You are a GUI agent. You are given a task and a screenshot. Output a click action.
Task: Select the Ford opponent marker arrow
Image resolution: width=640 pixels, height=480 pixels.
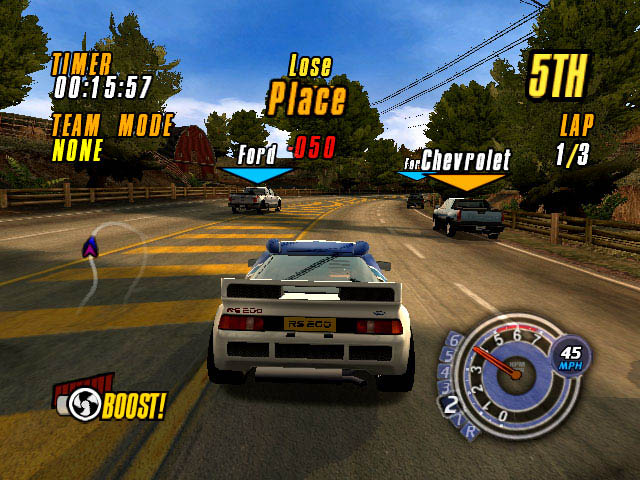pyautogui.click(x=257, y=175)
